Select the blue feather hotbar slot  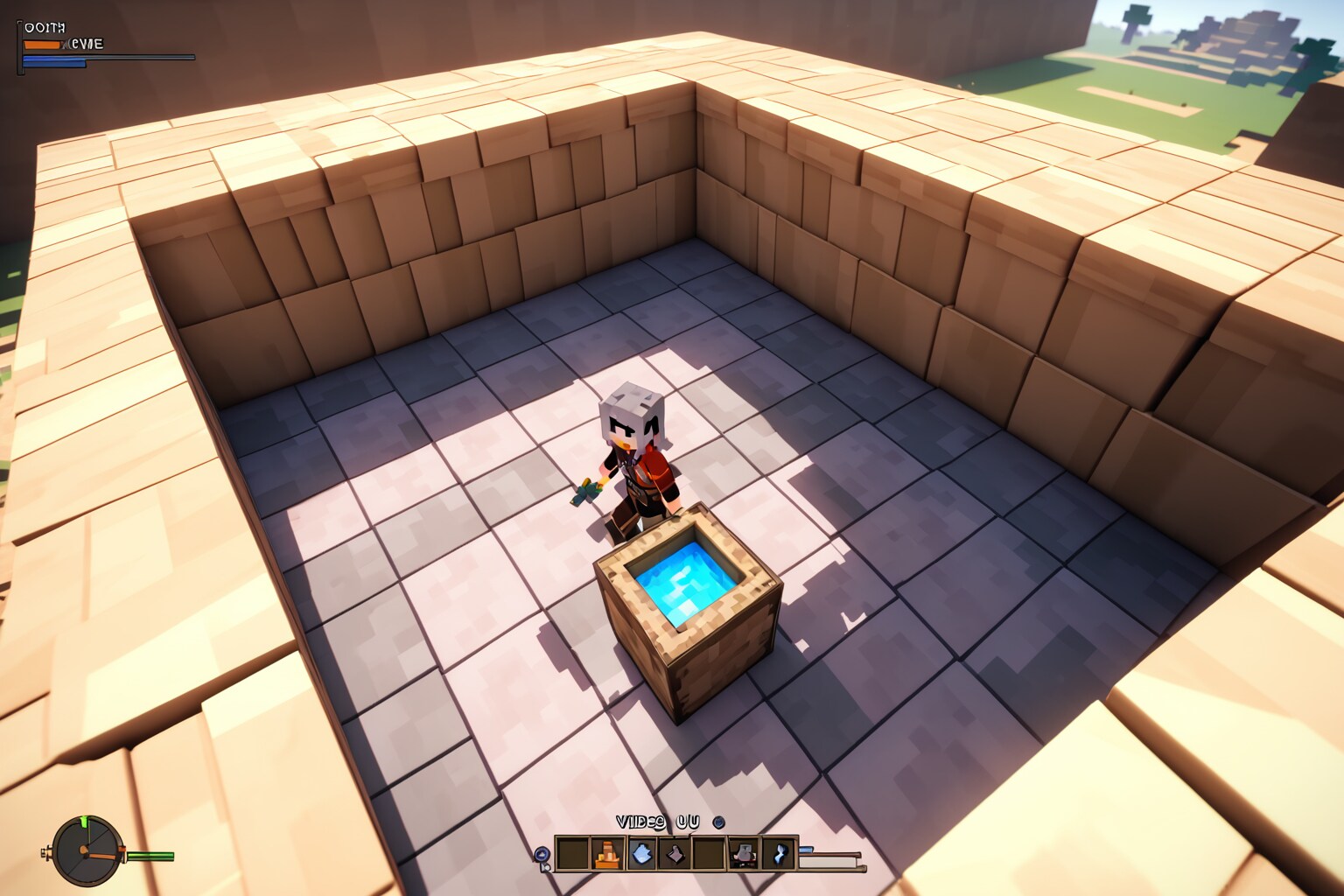(778, 853)
